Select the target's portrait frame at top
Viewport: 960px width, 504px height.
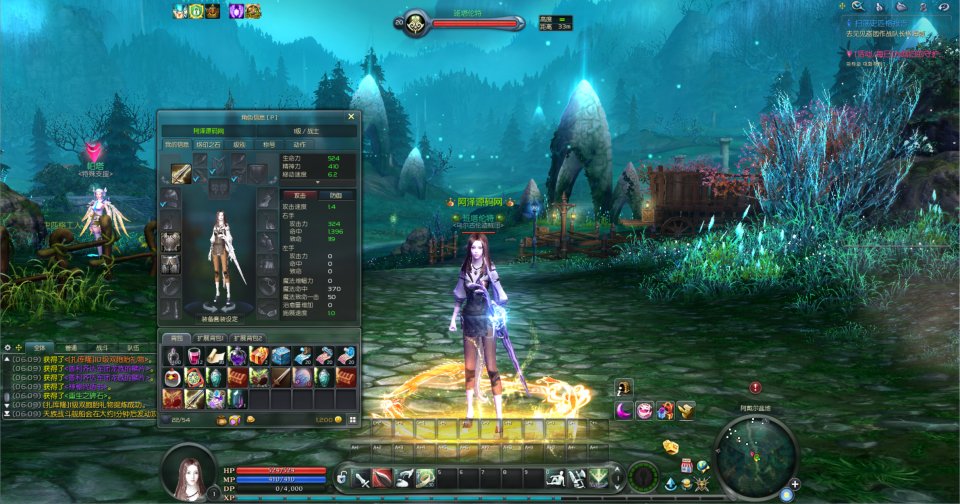click(x=415, y=22)
